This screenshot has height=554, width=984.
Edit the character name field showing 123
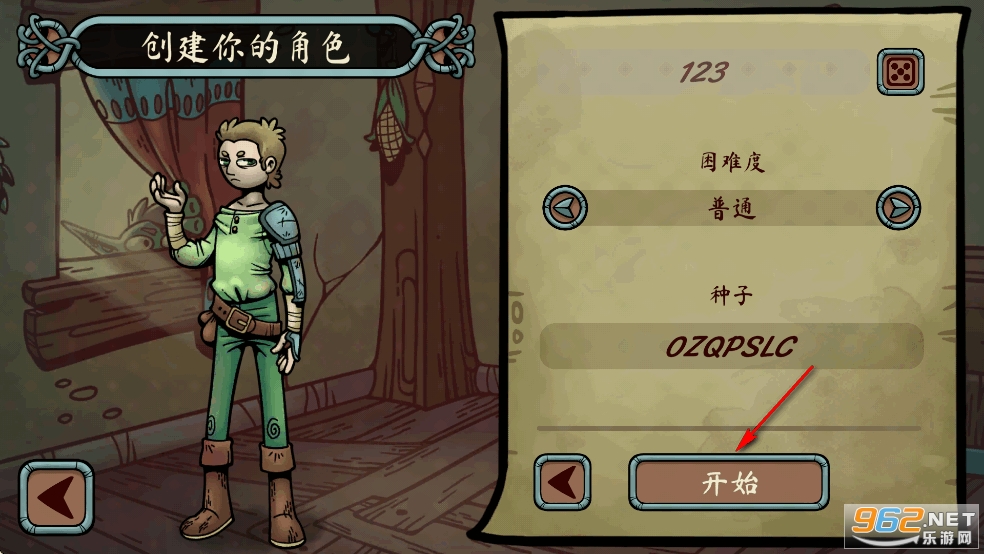coord(704,73)
